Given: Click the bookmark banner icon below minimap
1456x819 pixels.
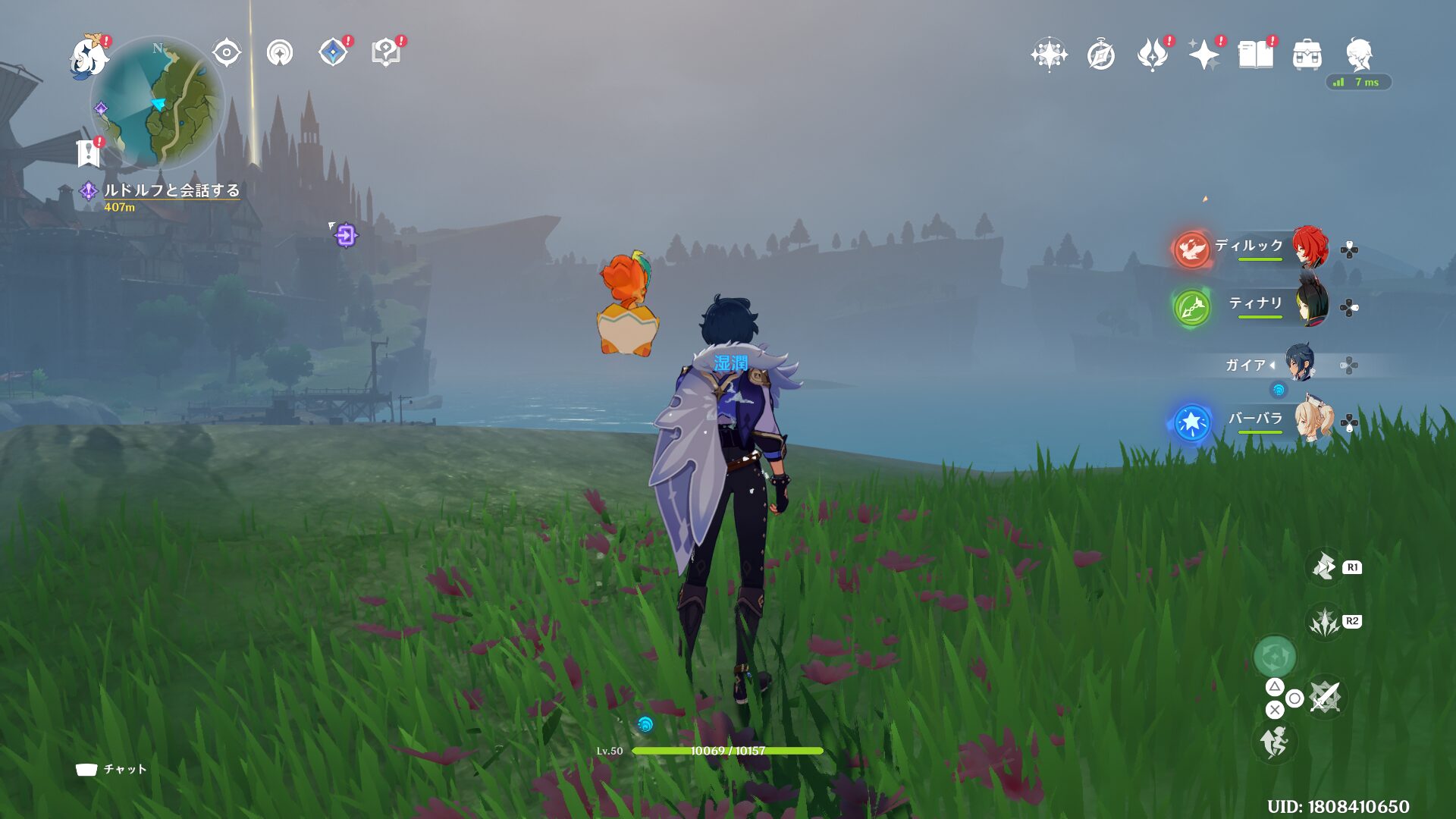Looking at the screenshot, I should pyautogui.click(x=89, y=153).
